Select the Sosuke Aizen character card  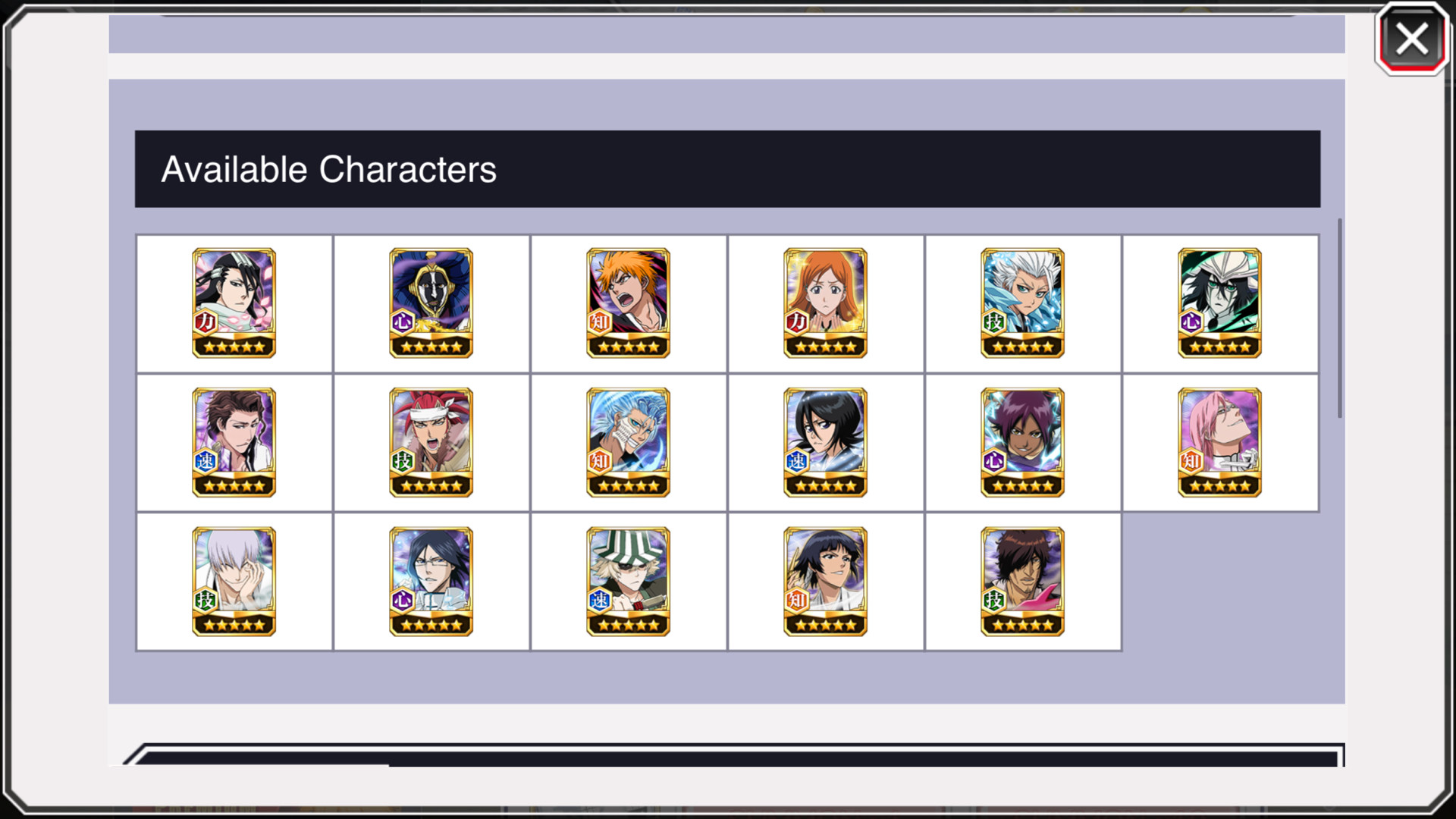pos(234,441)
